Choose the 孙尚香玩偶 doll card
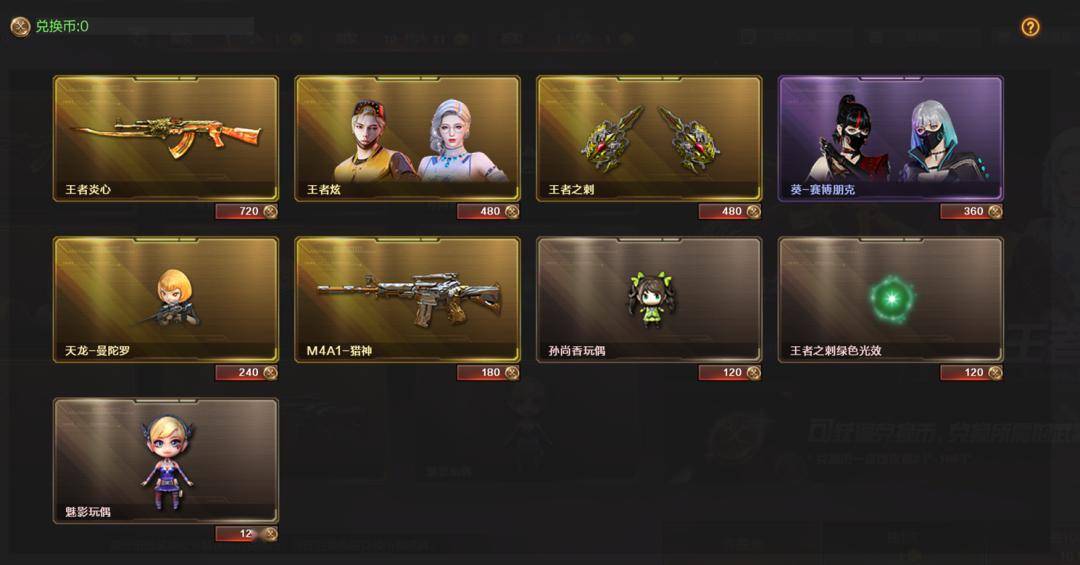This screenshot has width=1080, height=565. (650, 299)
